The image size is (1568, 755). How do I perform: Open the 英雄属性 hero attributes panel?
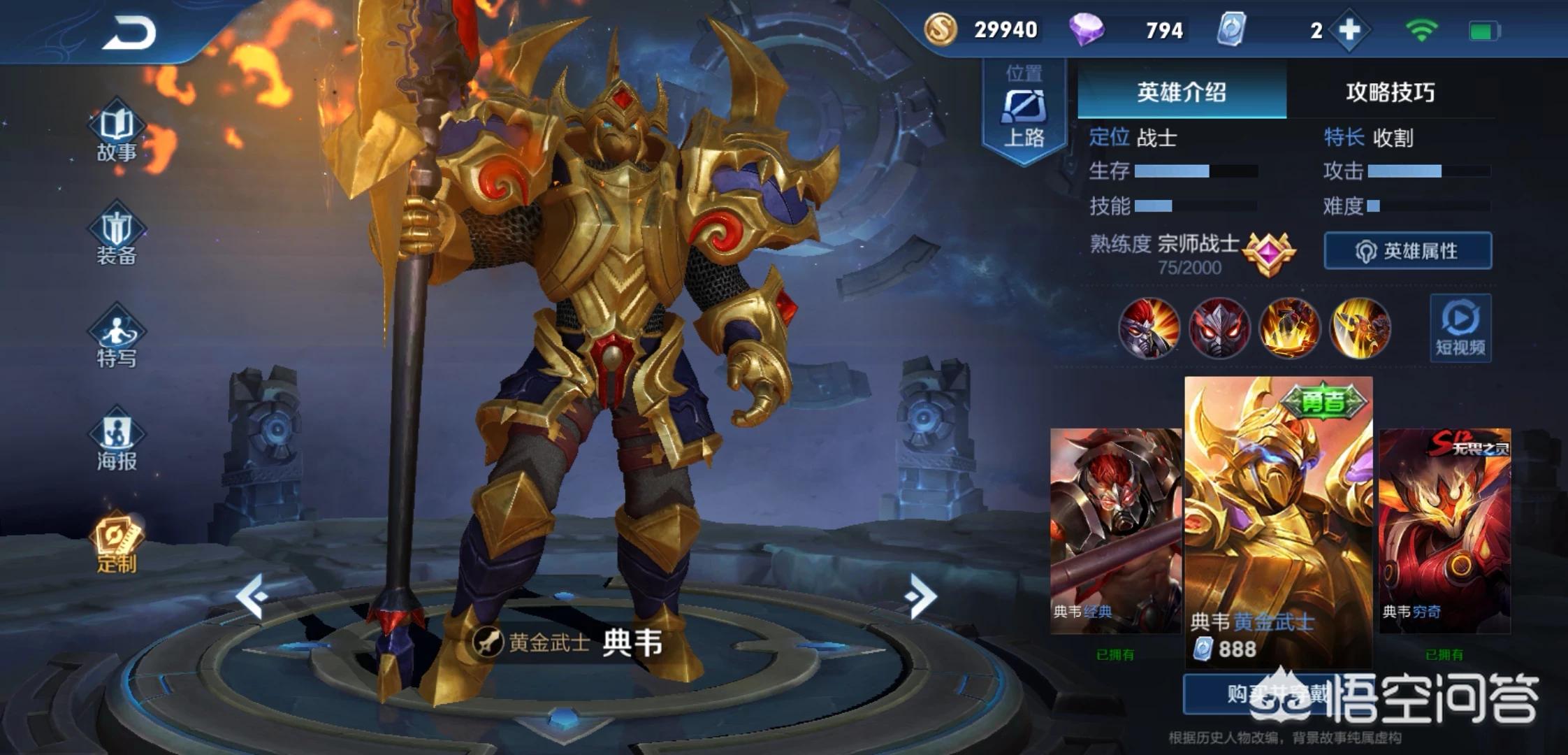pyautogui.click(x=1407, y=251)
